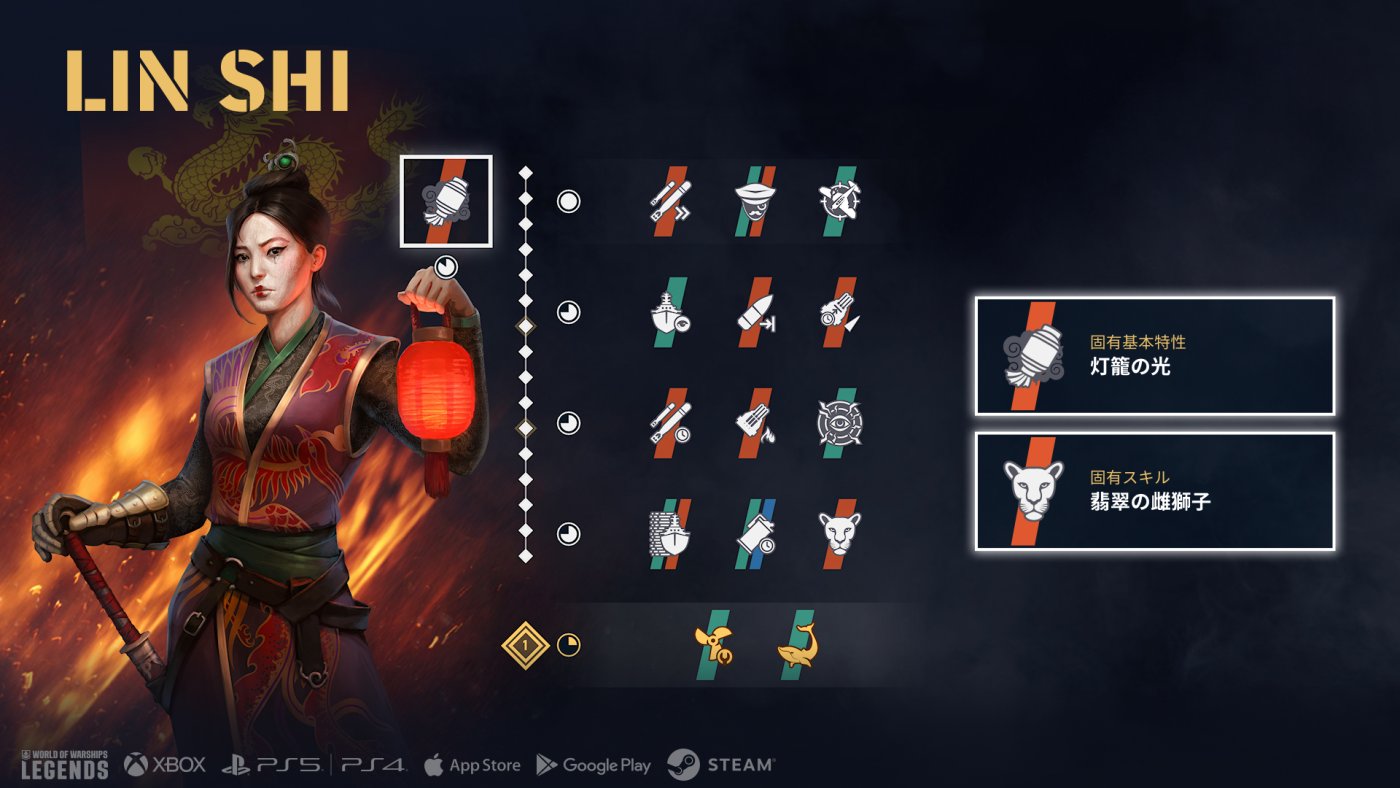Pick the lioness skill in the skill grid
The height and width of the screenshot is (788, 1400).
click(x=838, y=534)
